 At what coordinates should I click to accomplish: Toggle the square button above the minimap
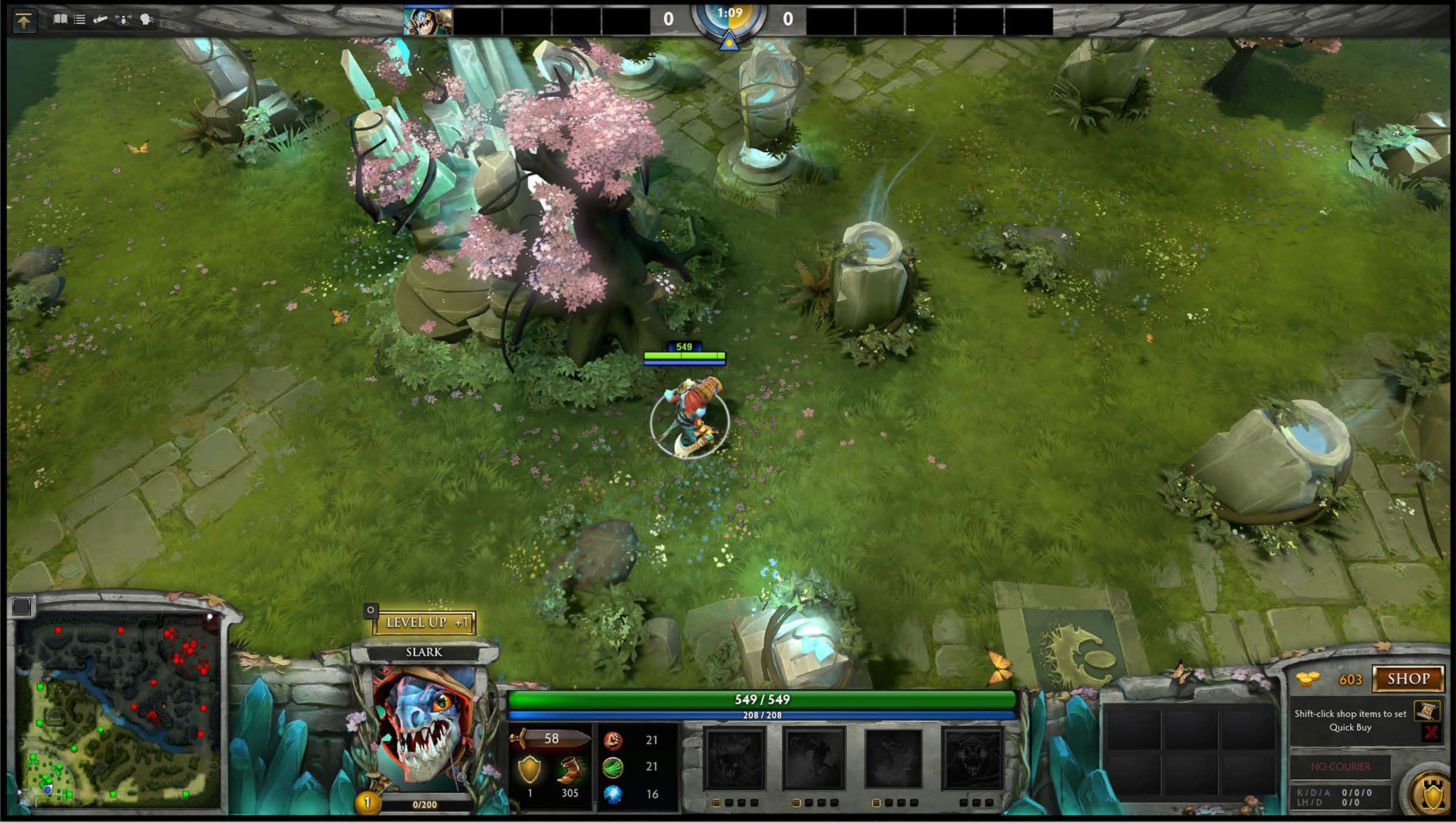point(22,606)
